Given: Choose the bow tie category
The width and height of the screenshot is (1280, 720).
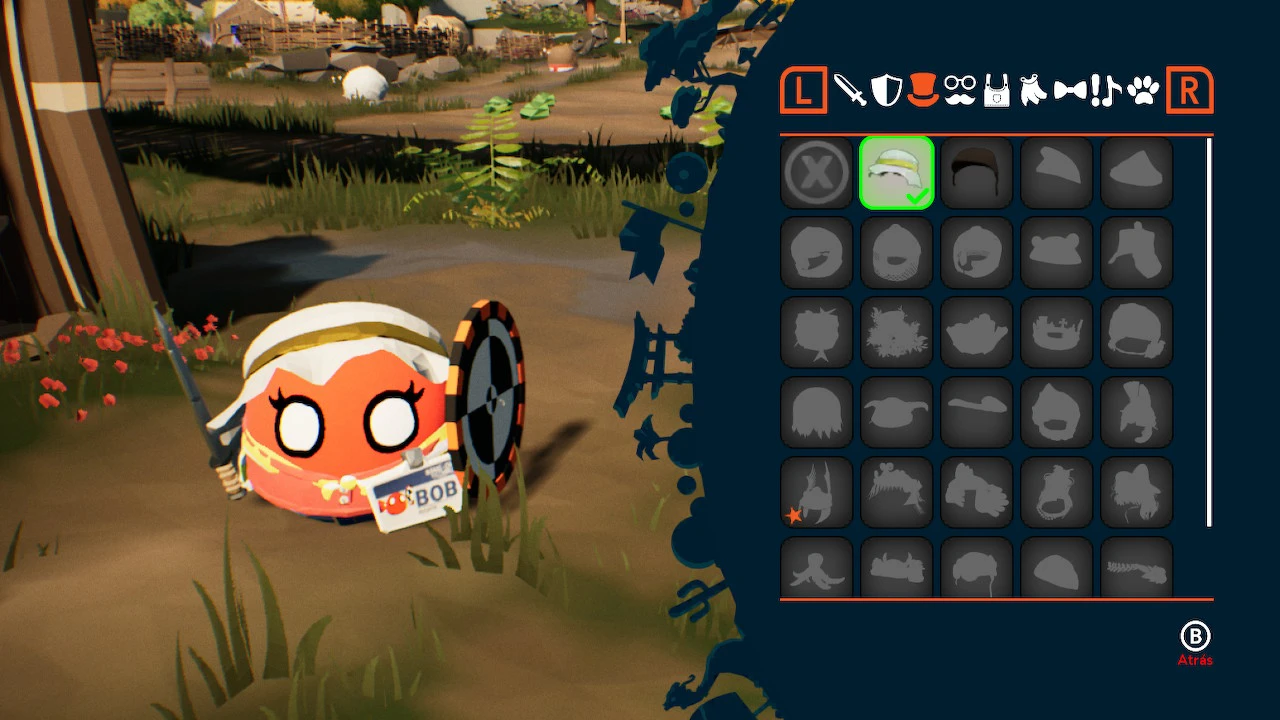Looking at the screenshot, I should pos(1069,92).
